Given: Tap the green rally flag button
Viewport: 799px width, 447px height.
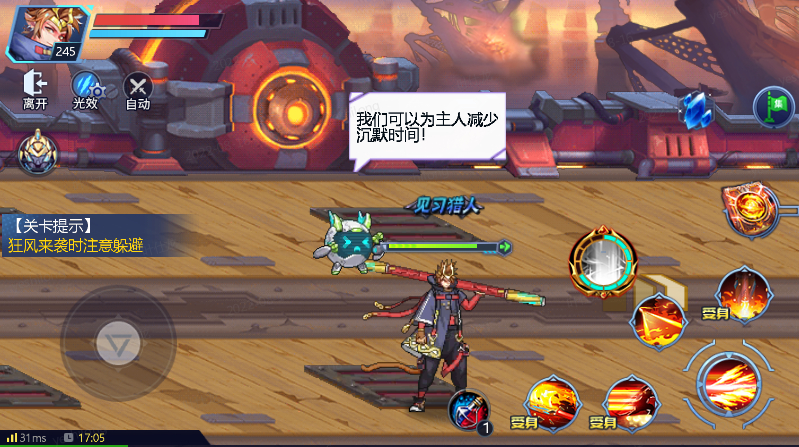Looking at the screenshot, I should (x=773, y=104).
